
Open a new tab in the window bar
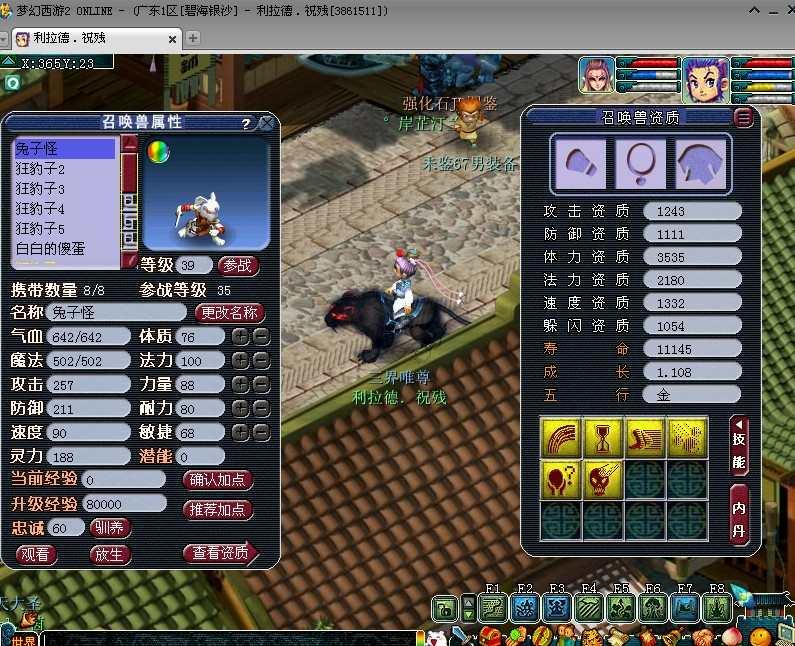coord(194,38)
